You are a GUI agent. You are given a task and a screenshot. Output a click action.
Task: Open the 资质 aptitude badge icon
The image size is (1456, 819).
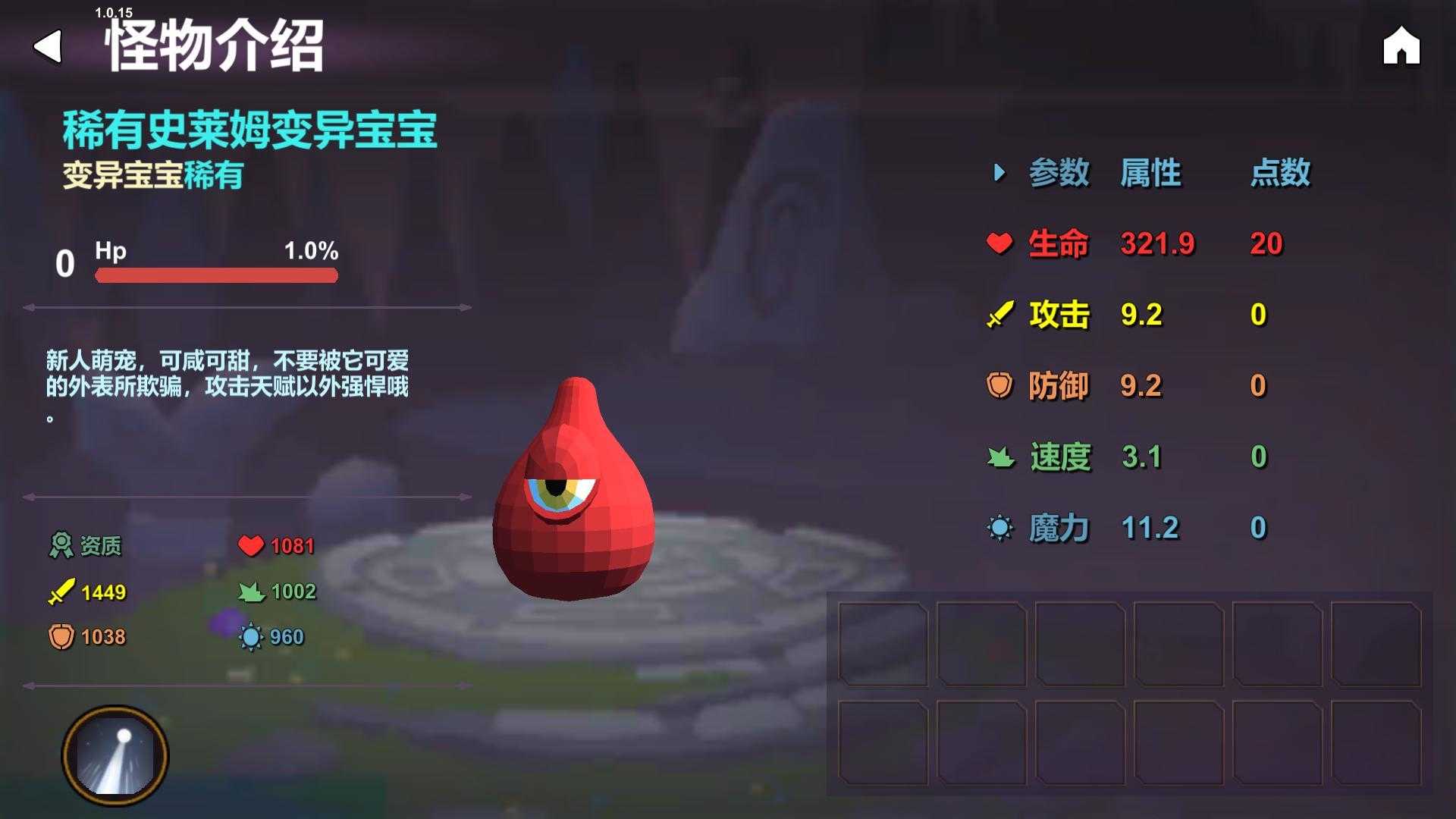62,544
